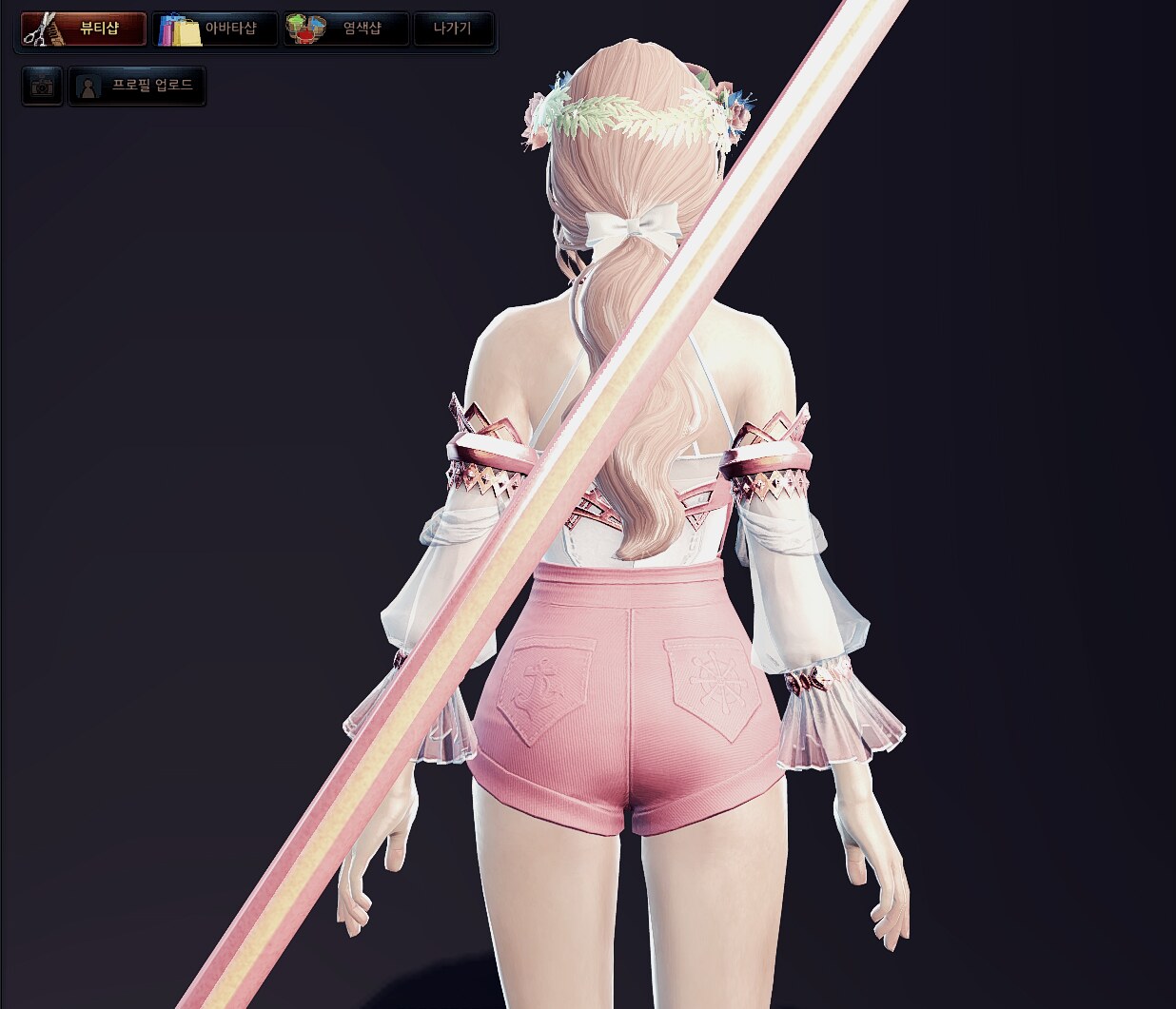Switch to the 뷰티샵 tab

click(x=84, y=29)
